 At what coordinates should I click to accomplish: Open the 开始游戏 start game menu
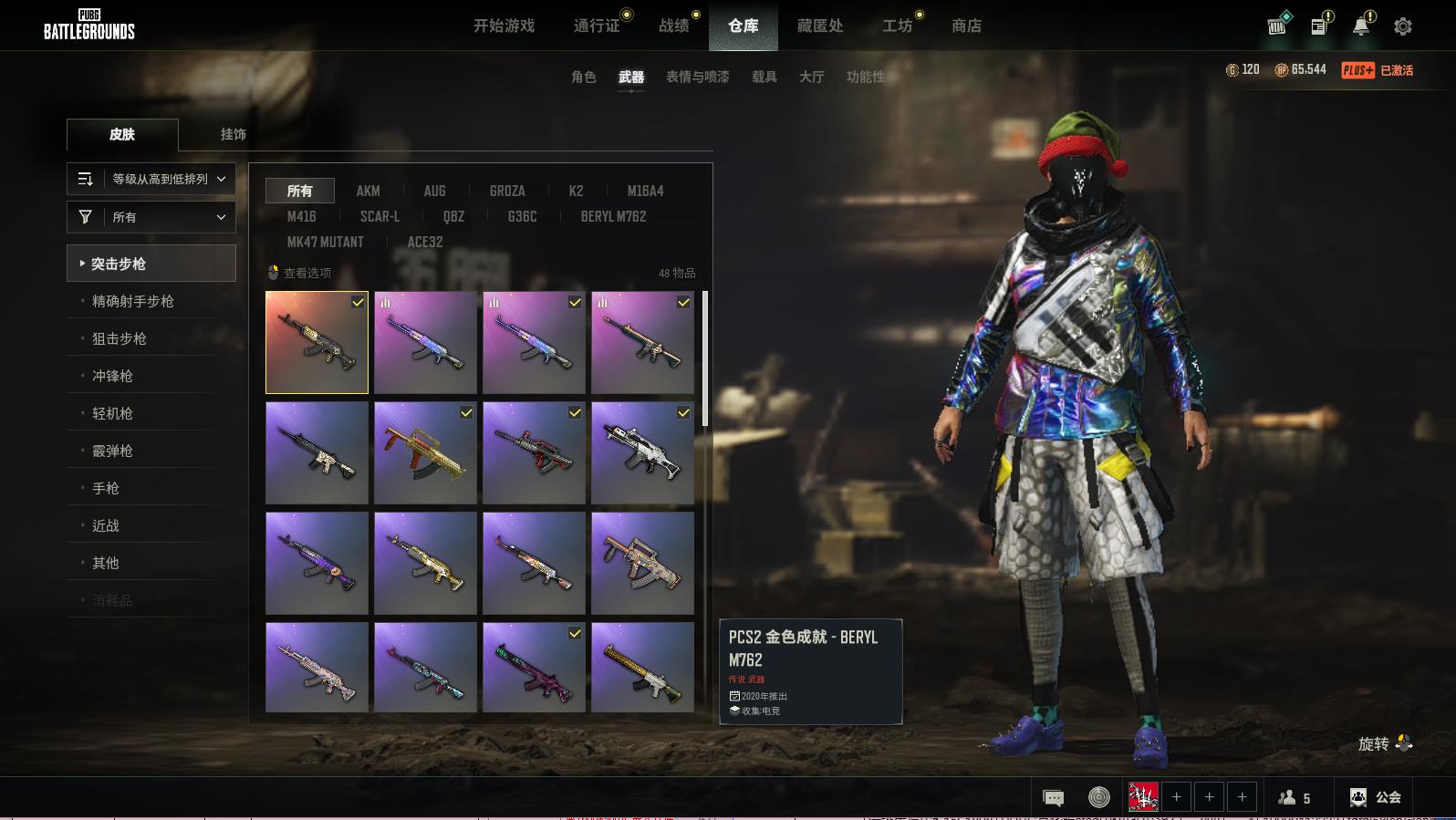click(x=504, y=26)
